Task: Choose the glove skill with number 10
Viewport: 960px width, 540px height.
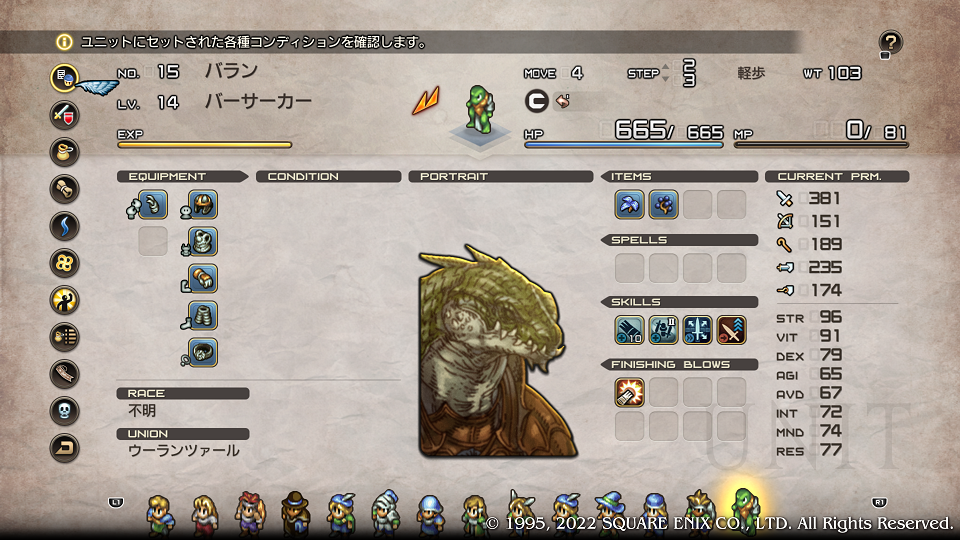Action: (629, 330)
